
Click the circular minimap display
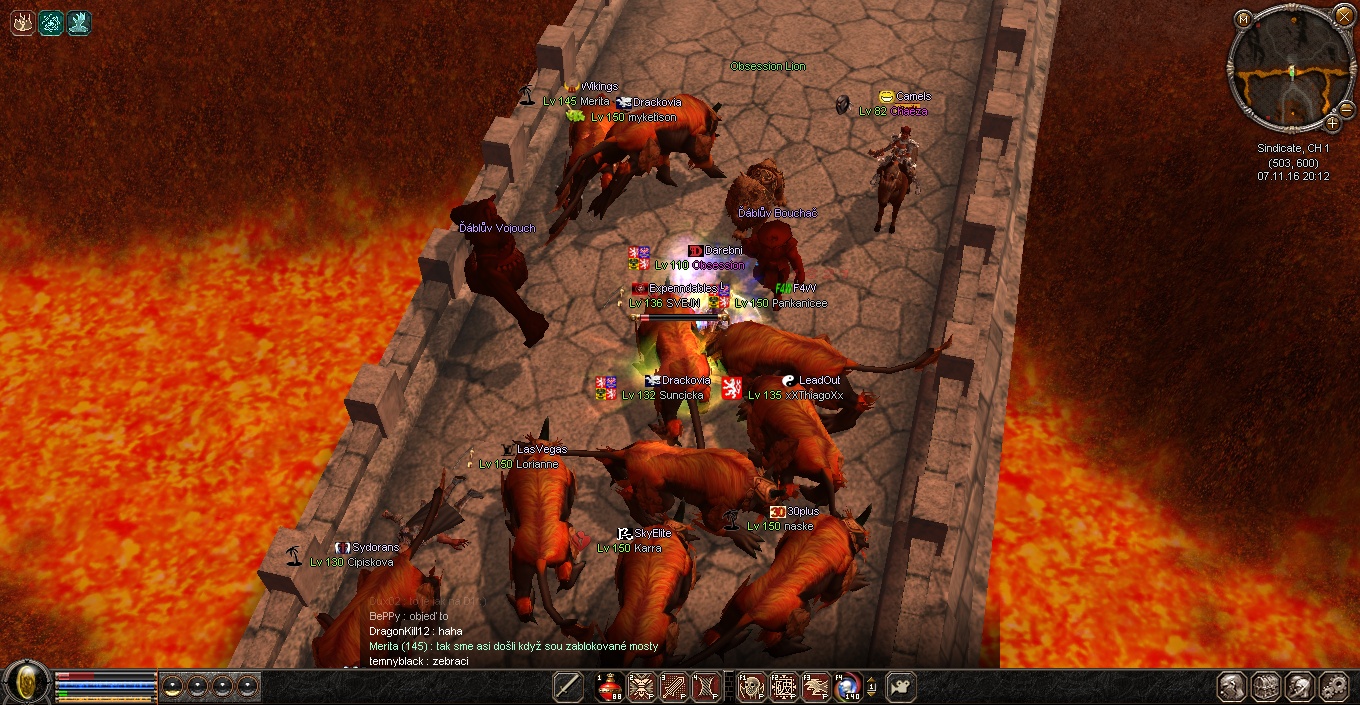[1290, 68]
